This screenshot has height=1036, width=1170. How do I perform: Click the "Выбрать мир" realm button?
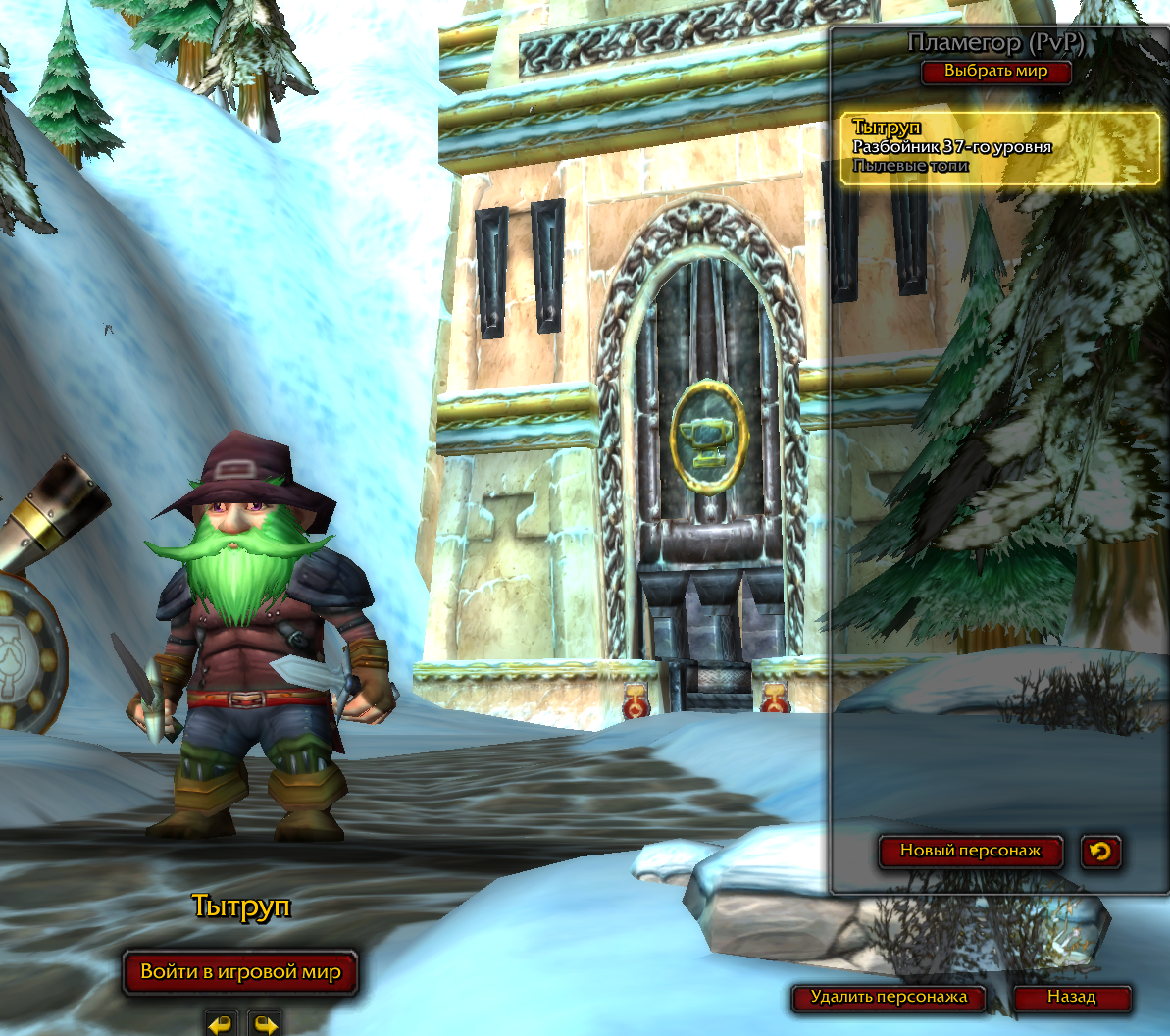[x=995, y=72]
